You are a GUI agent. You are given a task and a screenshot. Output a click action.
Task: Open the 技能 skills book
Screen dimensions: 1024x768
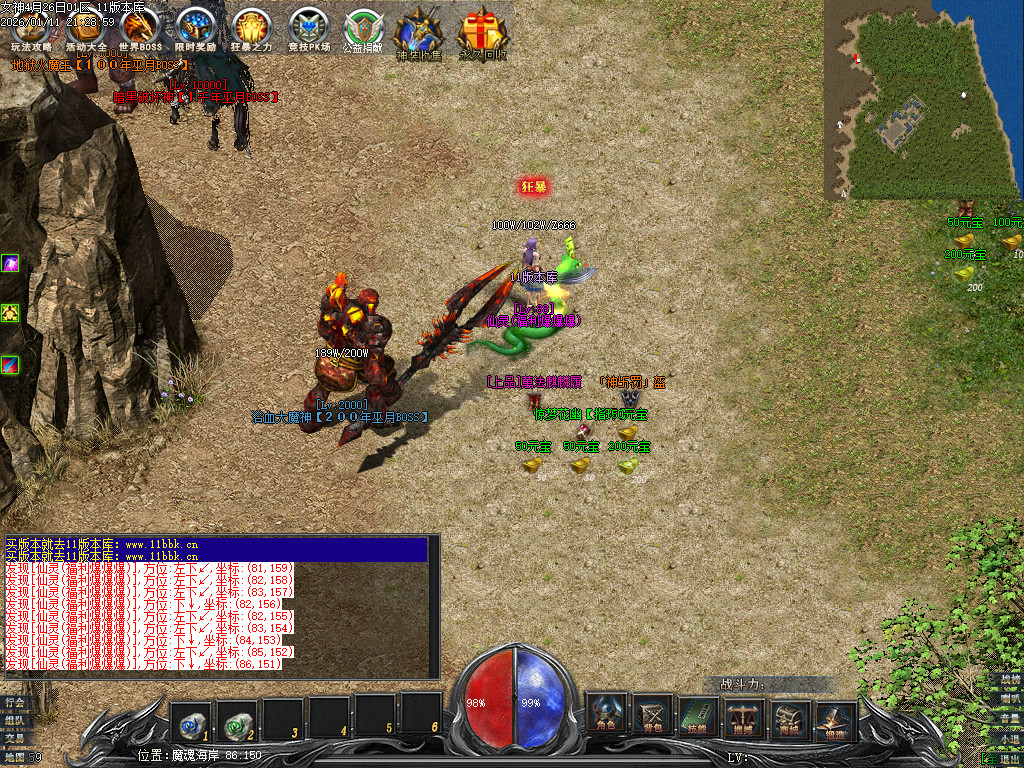(x=699, y=714)
